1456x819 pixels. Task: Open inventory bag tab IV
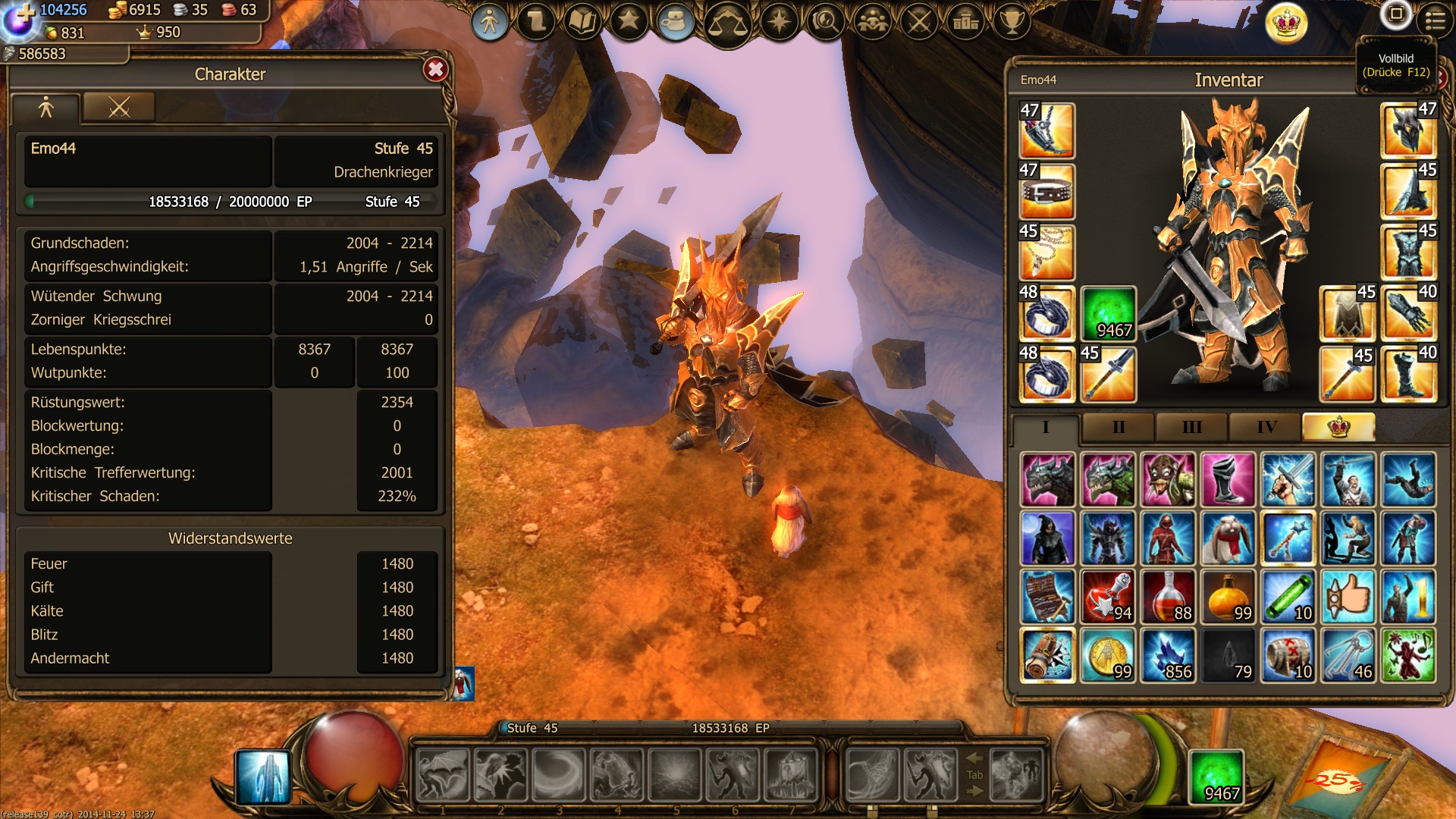coord(1266,427)
